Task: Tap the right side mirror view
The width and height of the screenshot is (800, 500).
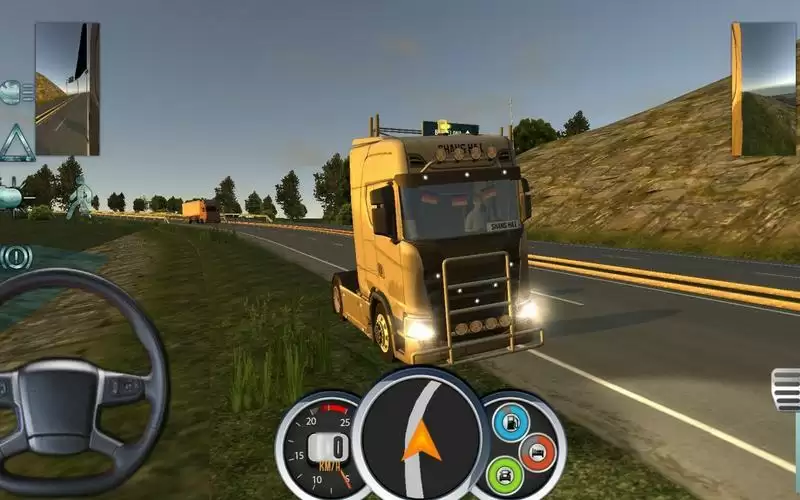Action: (x=764, y=89)
